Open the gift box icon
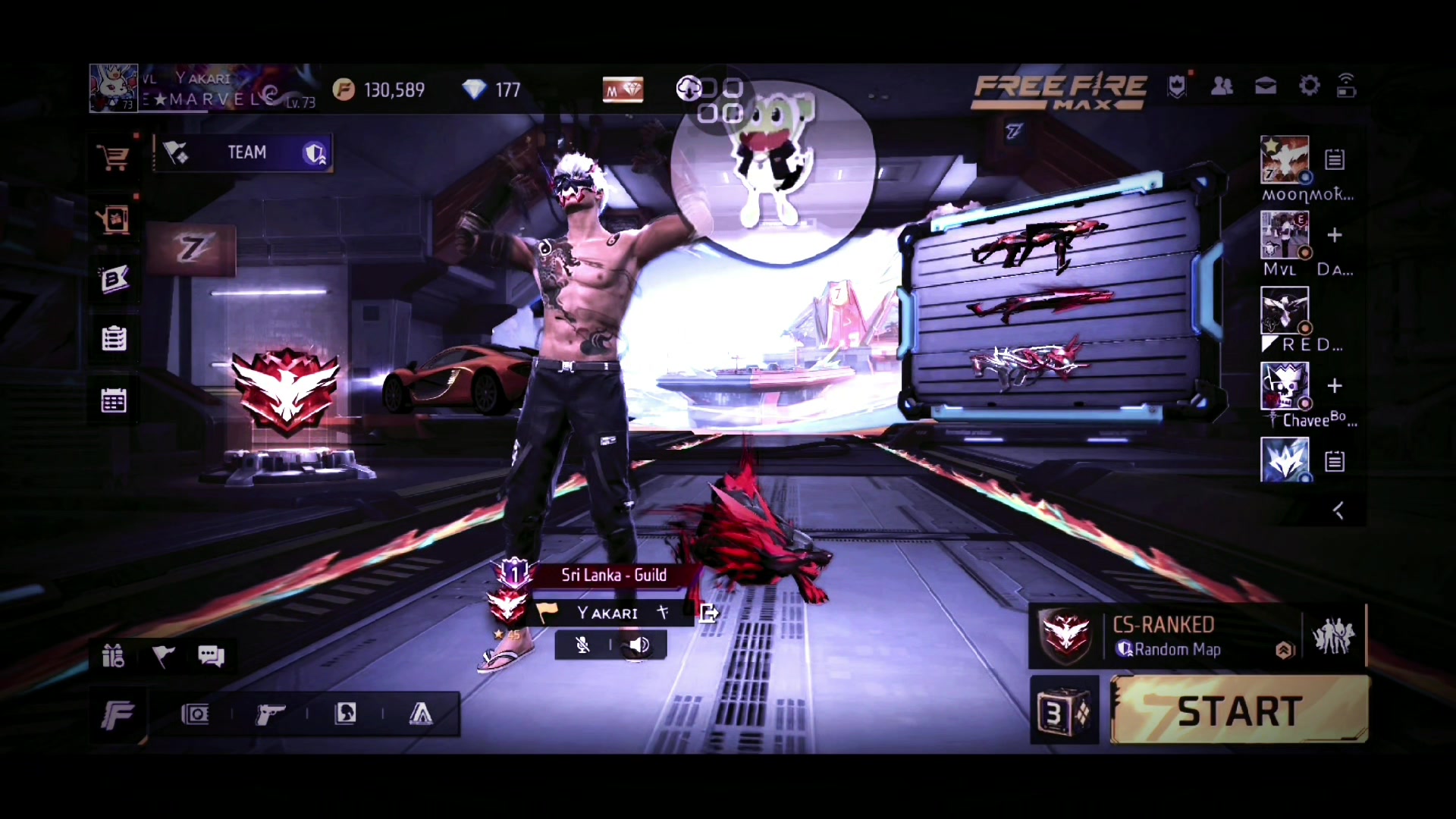 click(x=113, y=655)
